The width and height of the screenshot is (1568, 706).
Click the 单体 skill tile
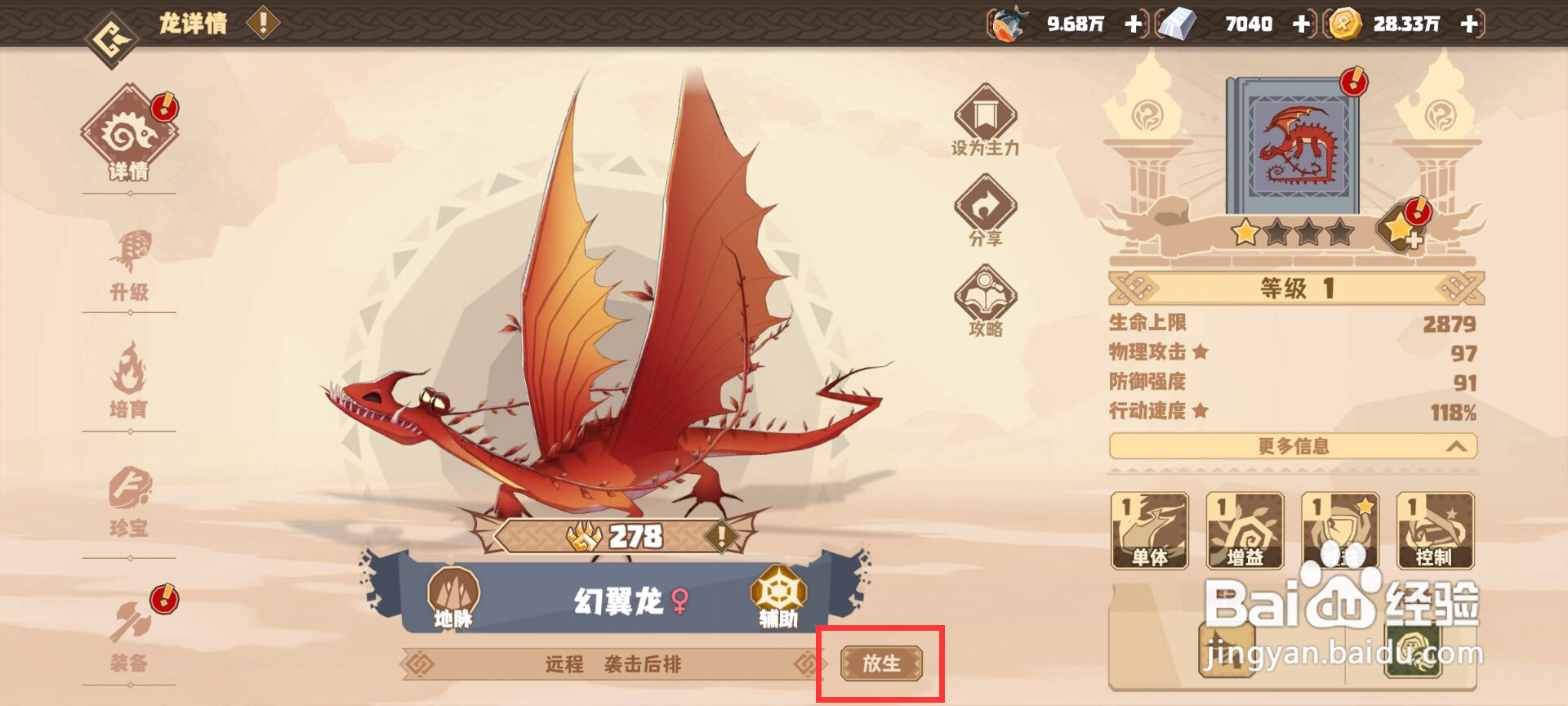pyautogui.click(x=1150, y=531)
